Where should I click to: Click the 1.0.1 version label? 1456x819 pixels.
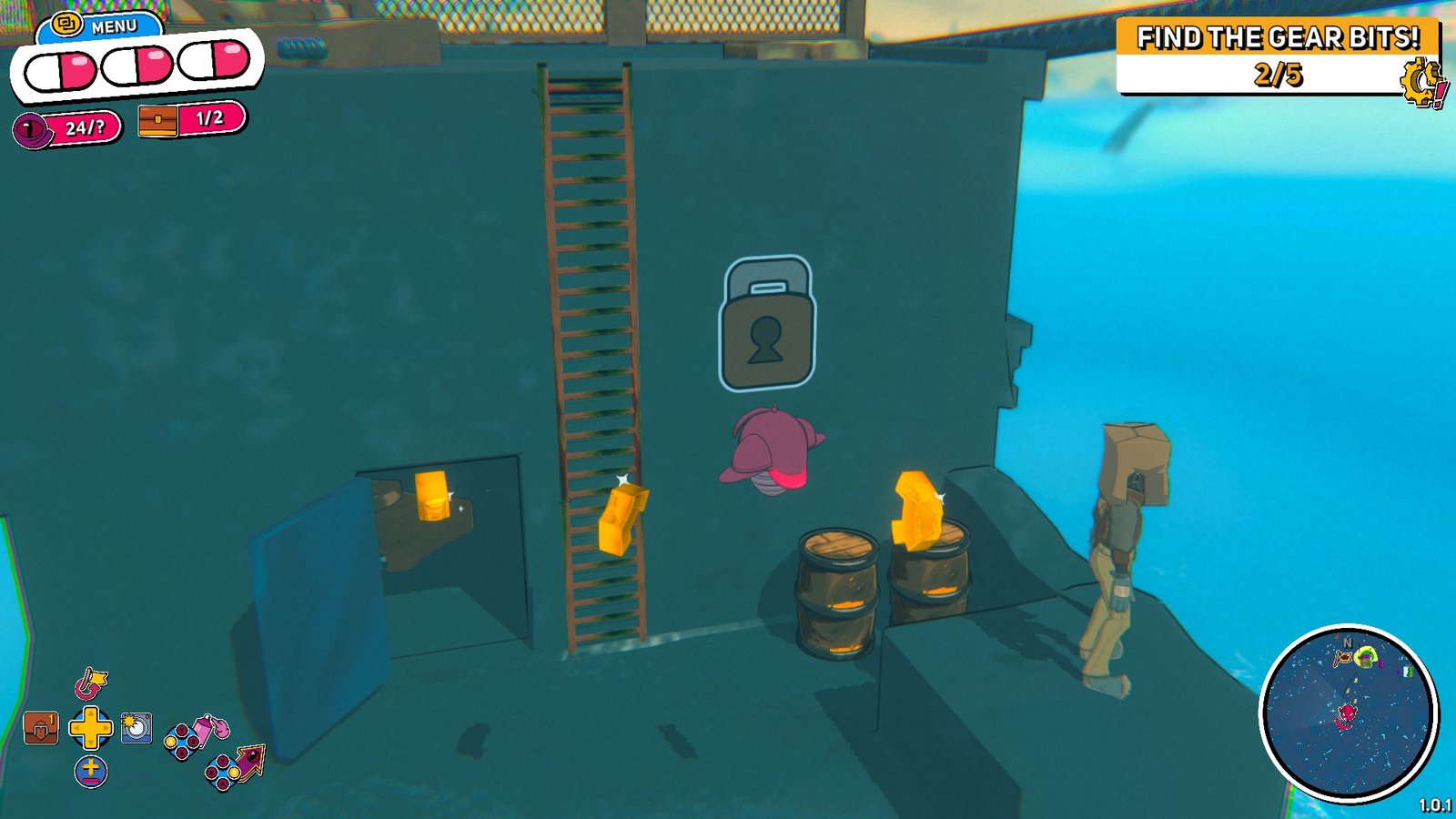tap(1436, 804)
